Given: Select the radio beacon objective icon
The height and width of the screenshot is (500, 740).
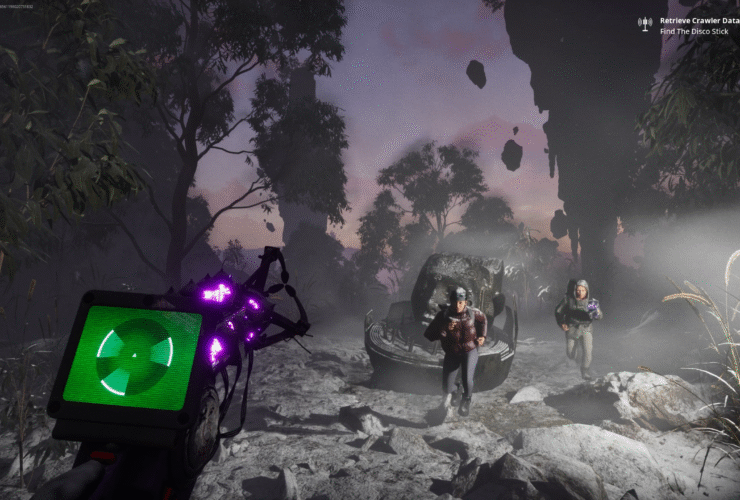Looking at the screenshot, I should [x=645, y=23].
